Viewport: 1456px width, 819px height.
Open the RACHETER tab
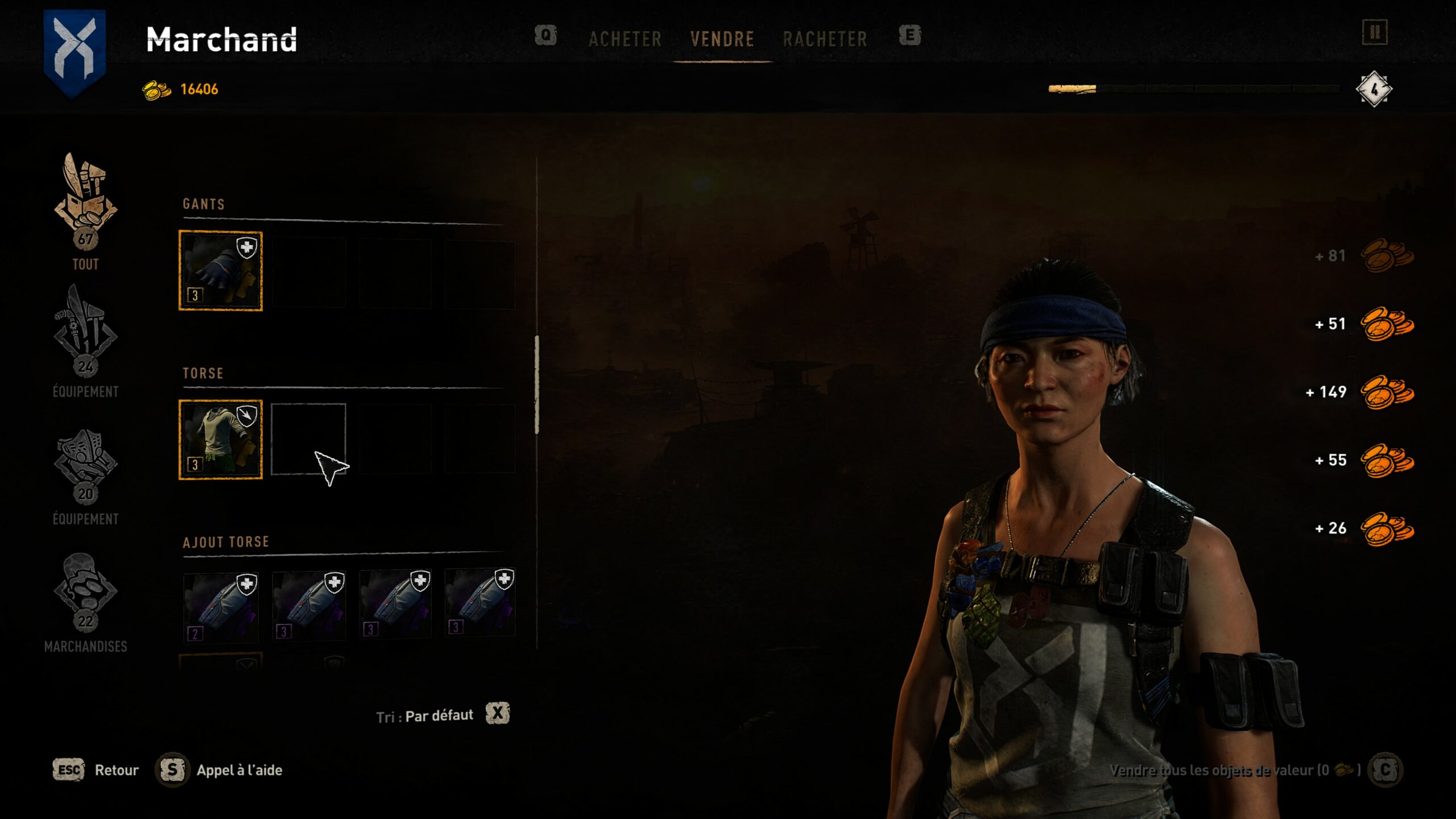[x=825, y=39]
